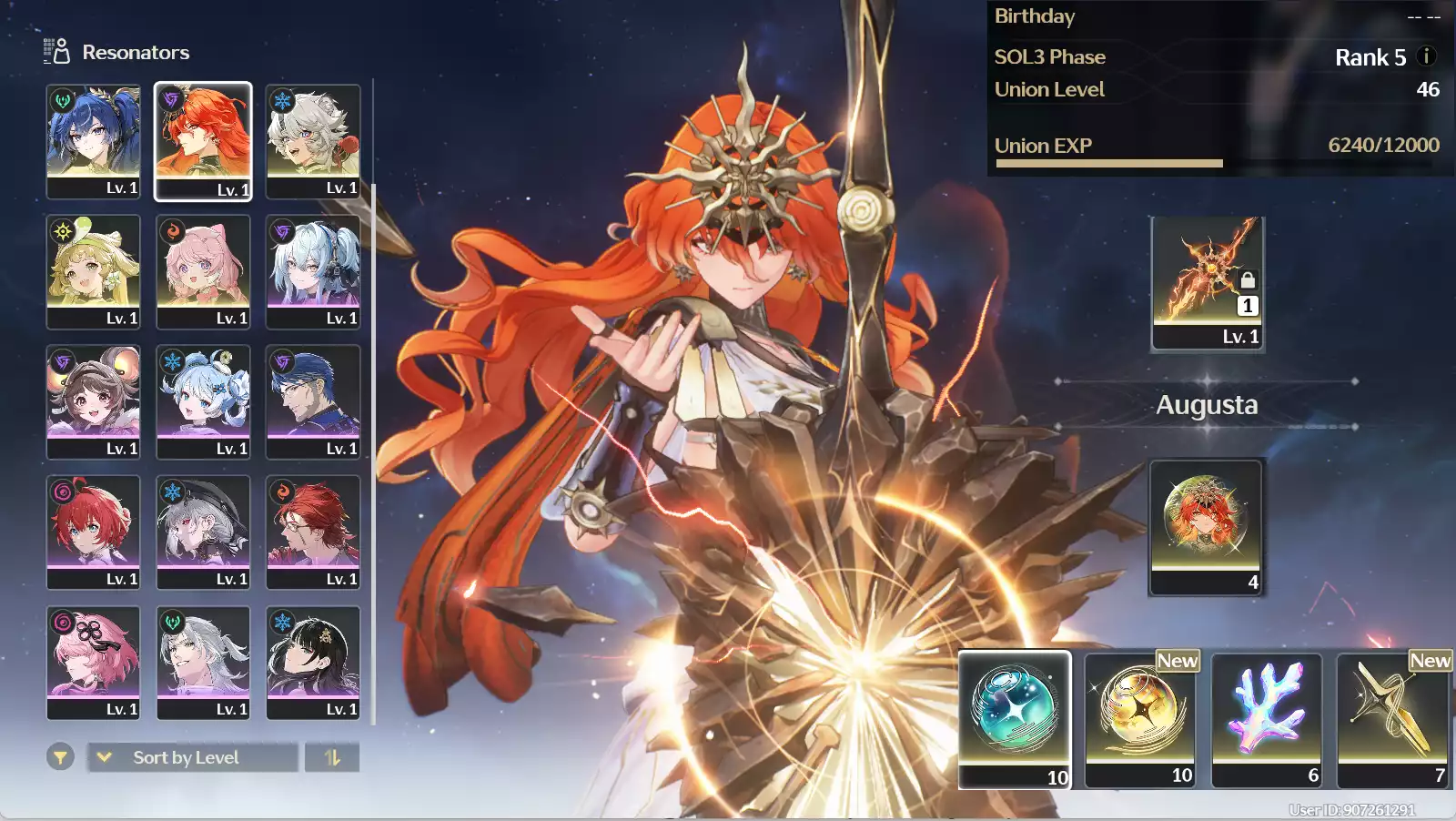Choose the red-haired resonator with glasses
The width and height of the screenshot is (1456, 821).
(313, 532)
